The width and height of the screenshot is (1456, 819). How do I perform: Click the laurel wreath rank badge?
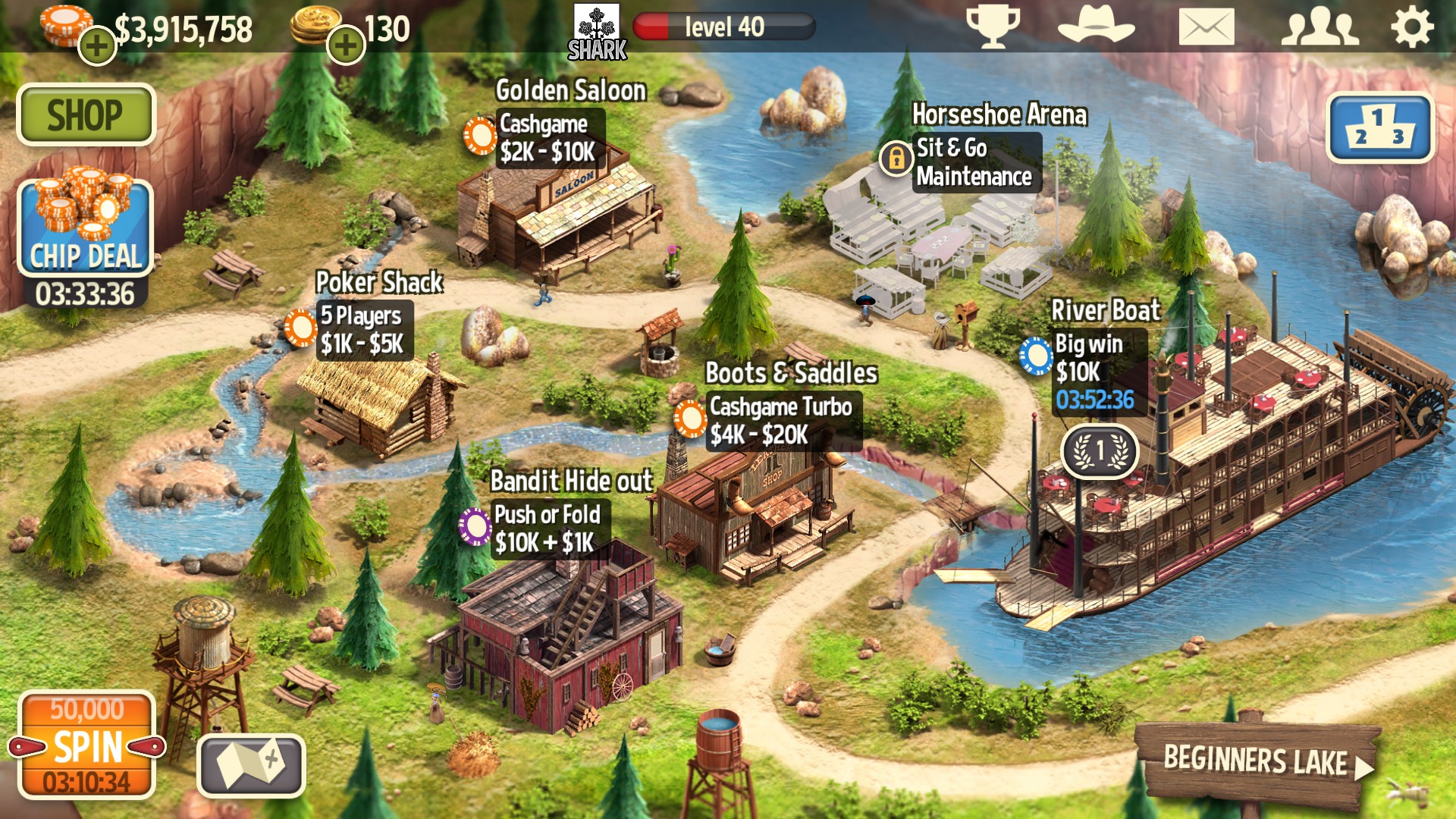pos(1099,450)
